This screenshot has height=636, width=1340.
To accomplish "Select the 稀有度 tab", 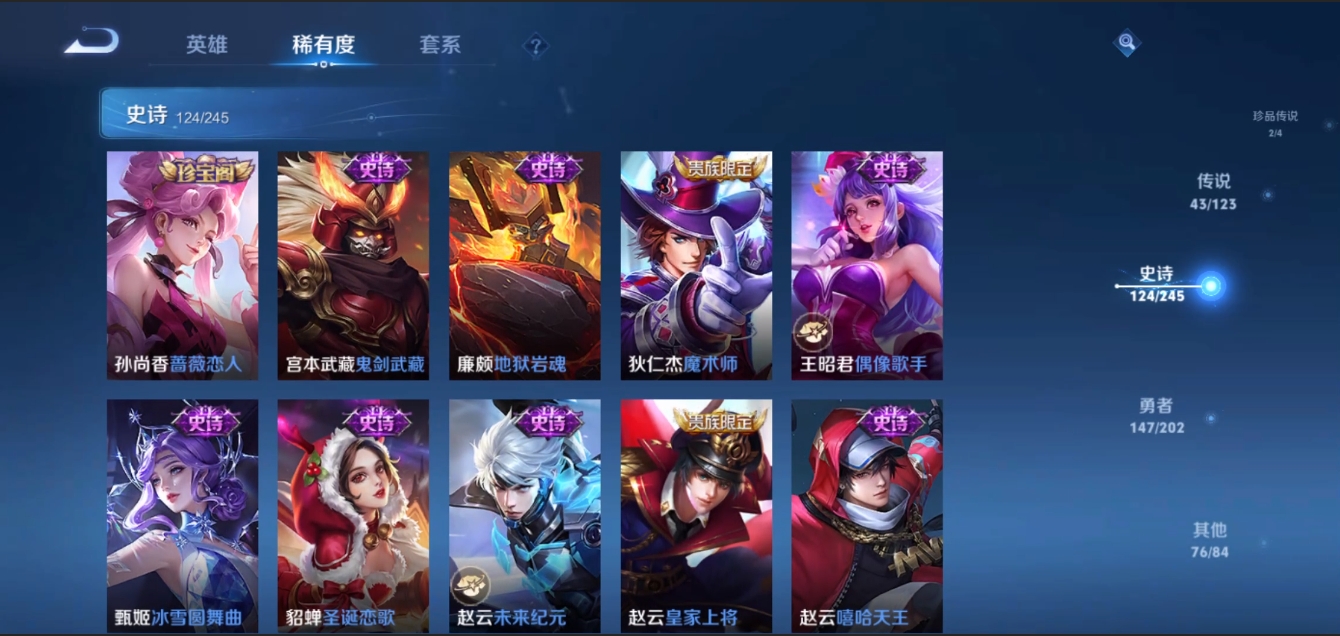I will pos(323,45).
